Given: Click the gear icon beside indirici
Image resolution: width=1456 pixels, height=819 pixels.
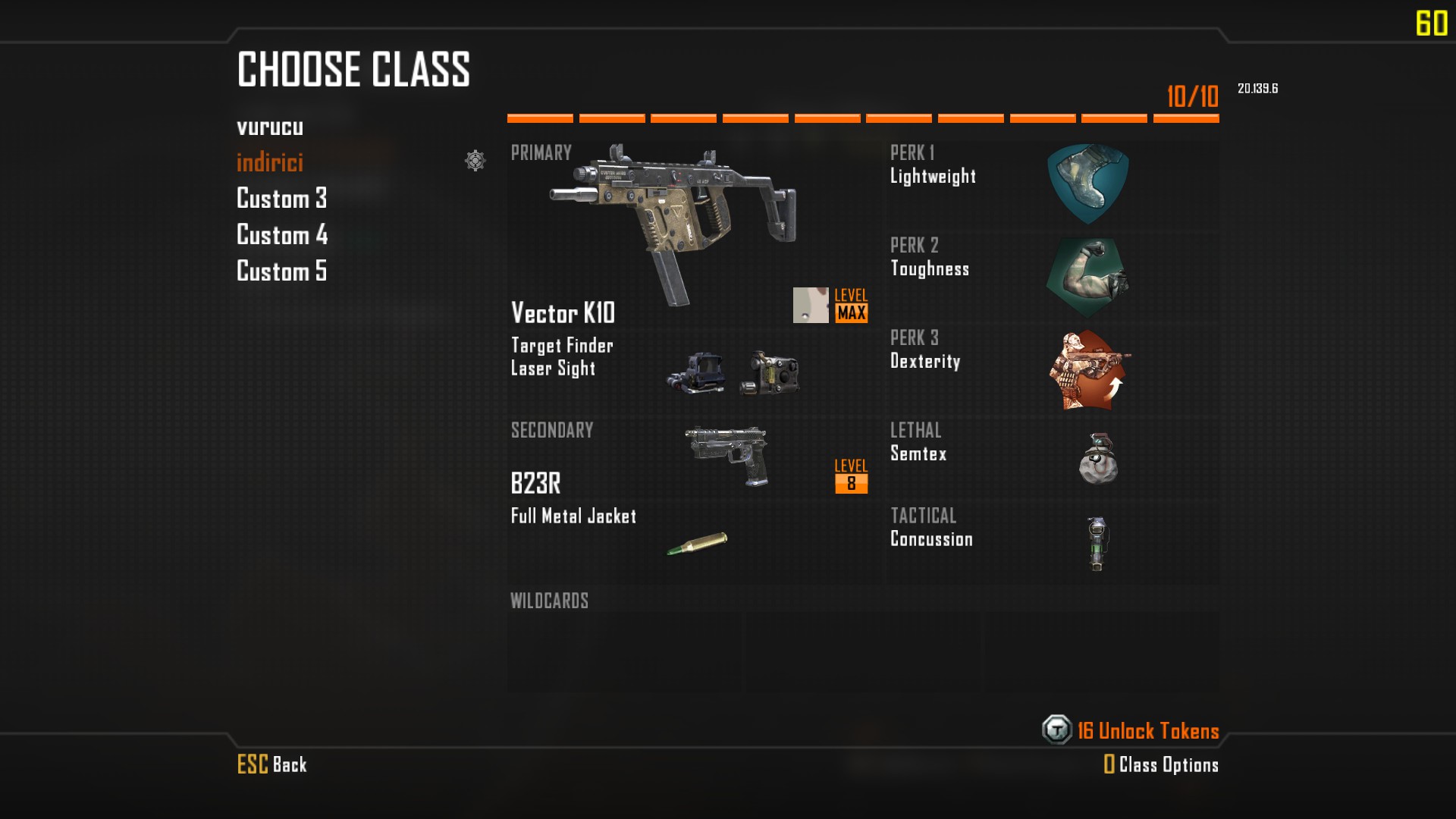Looking at the screenshot, I should (x=475, y=161).
